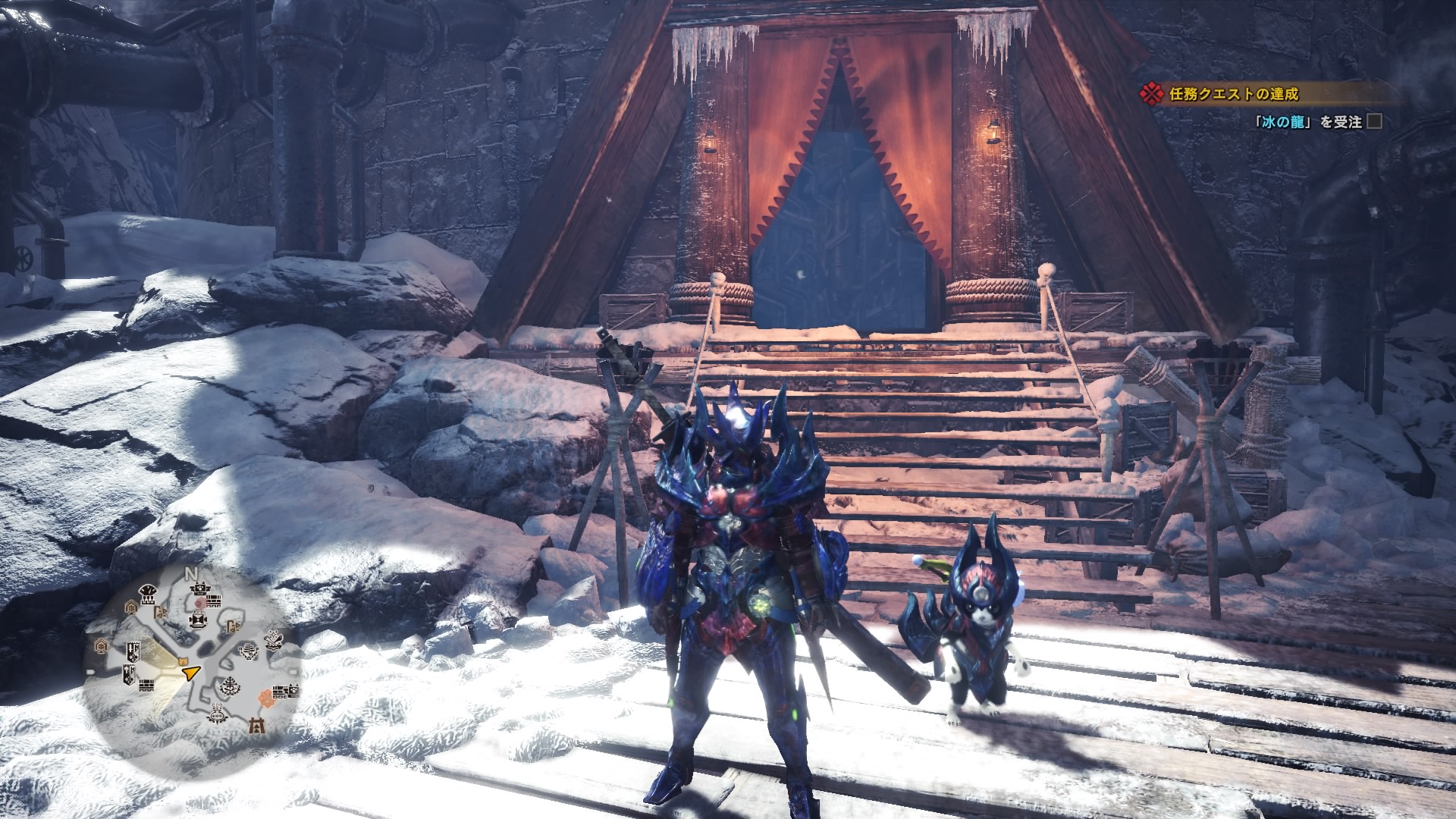Select the orange Palico face marker on the minimap
The width and height of the screenshot is (1456, 819).
click(182, 661)
